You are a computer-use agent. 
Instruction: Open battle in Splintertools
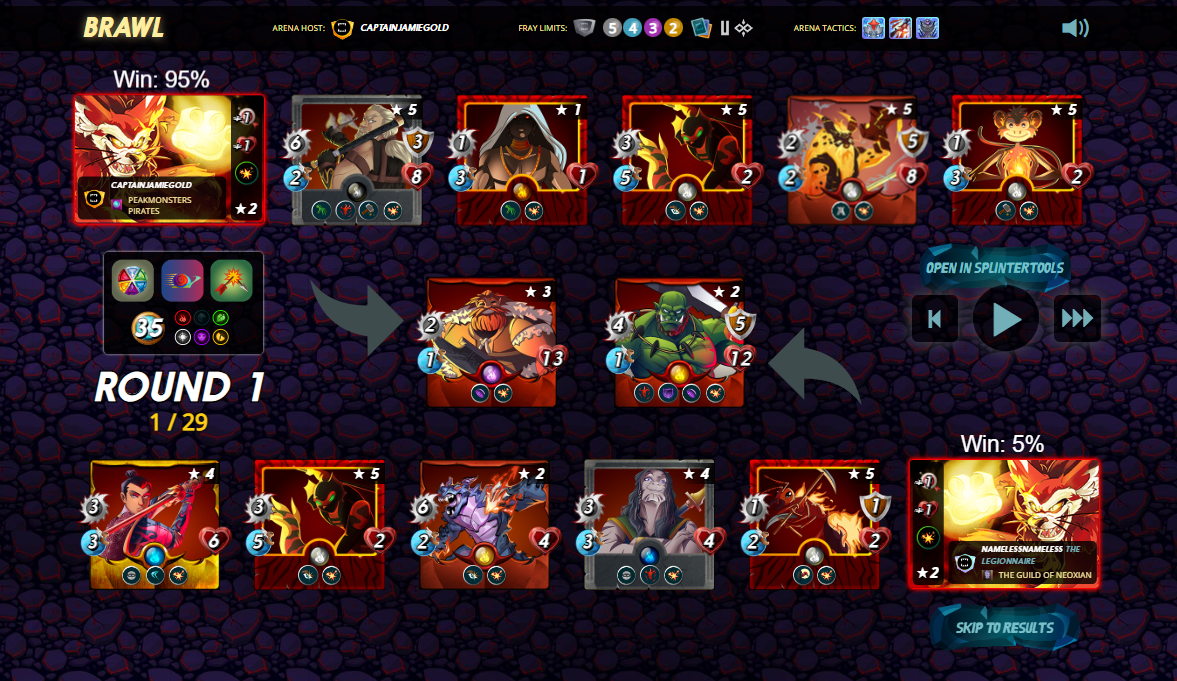click(994, 268)
